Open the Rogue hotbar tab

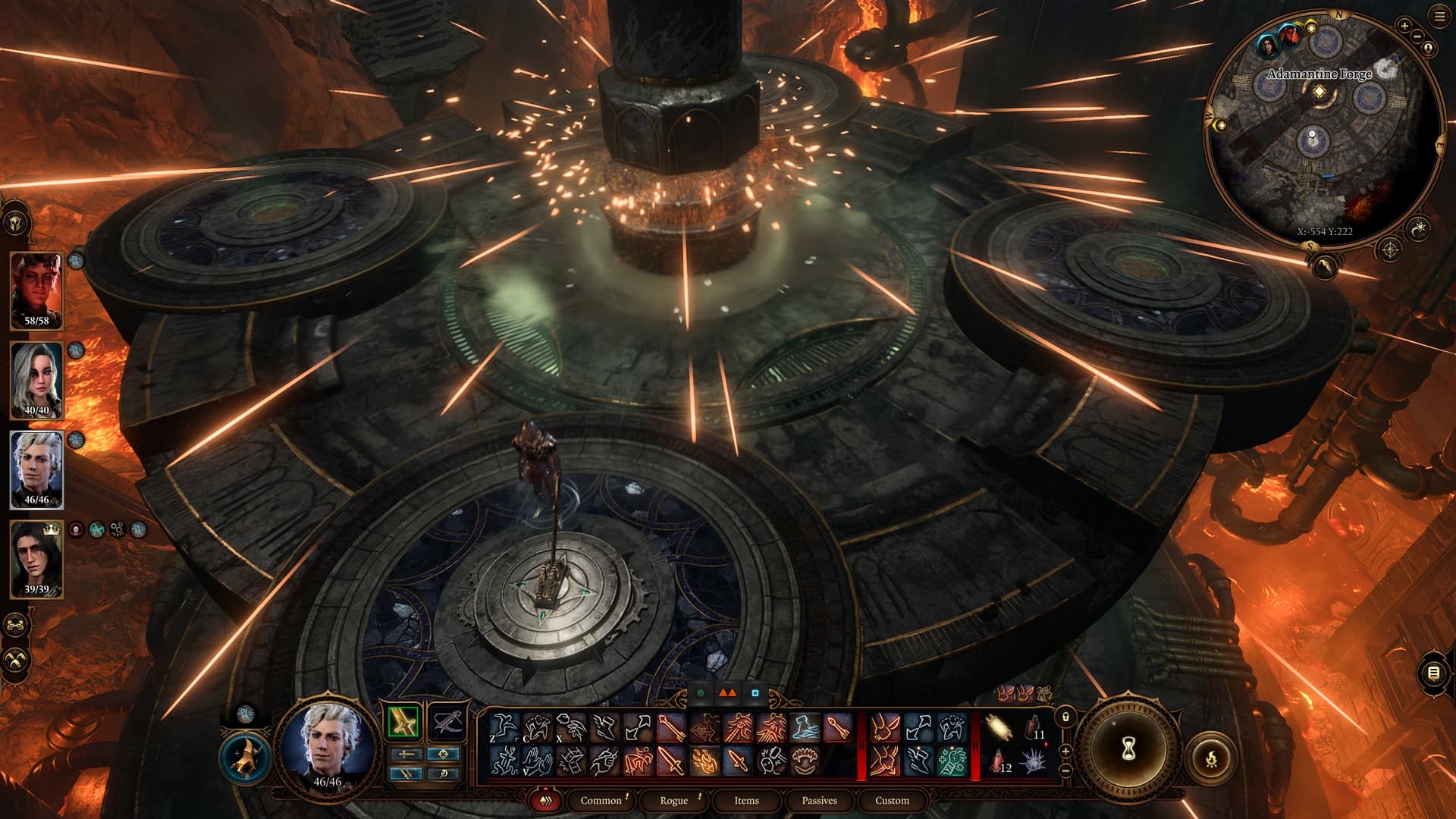[673, 800]
